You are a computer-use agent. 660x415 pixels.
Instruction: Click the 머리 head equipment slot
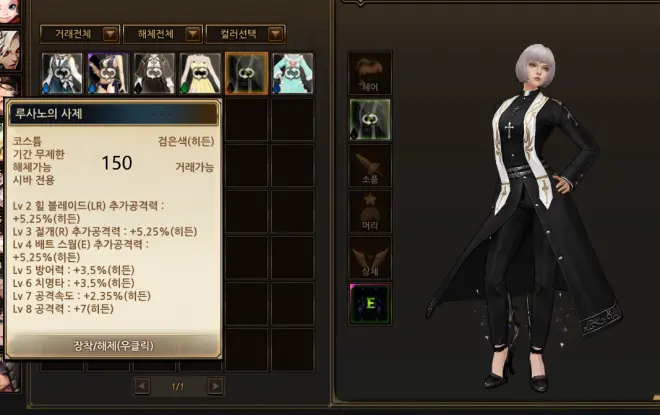370,212
